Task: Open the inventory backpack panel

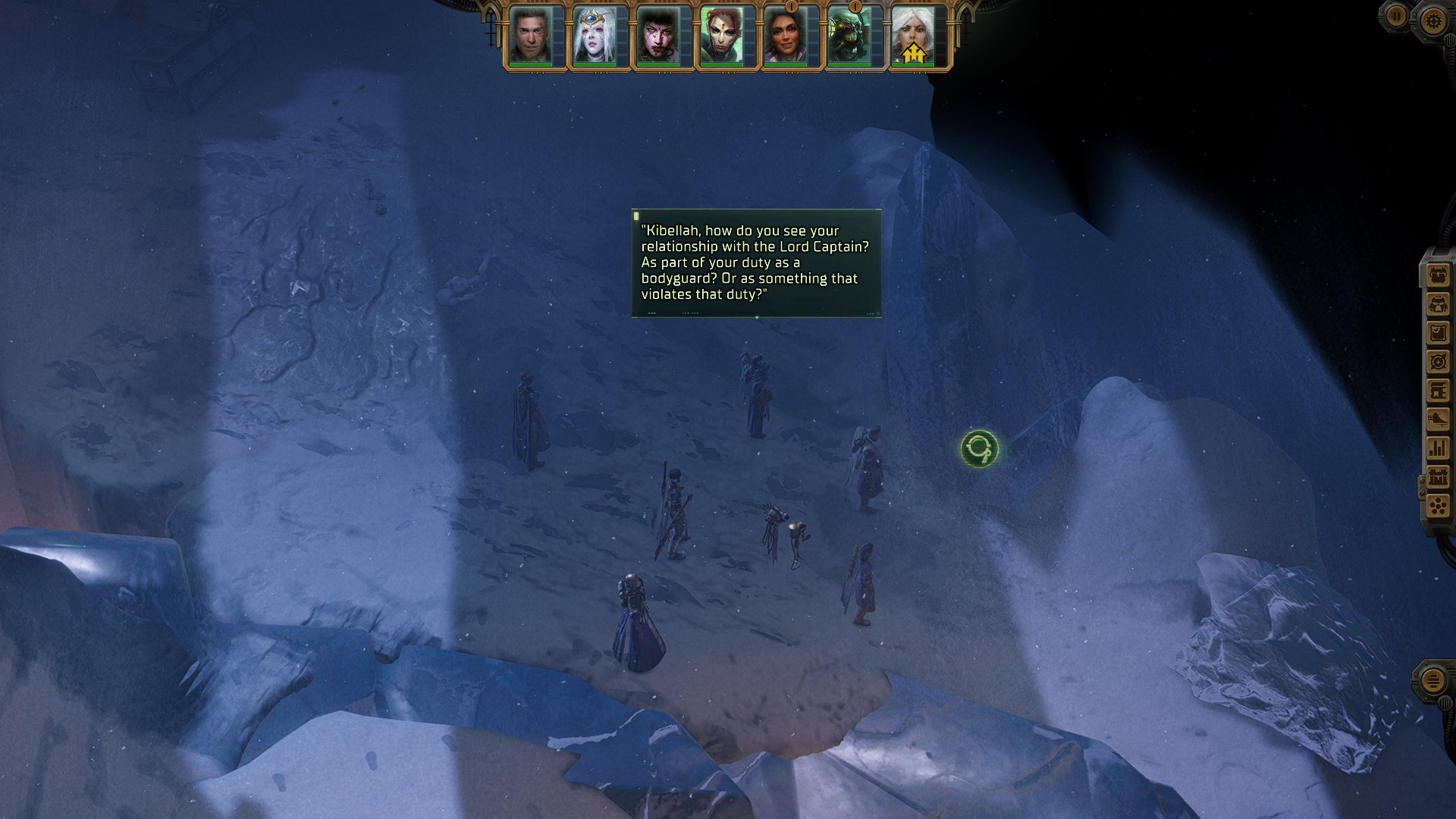Action: [x=1438, y=275]
